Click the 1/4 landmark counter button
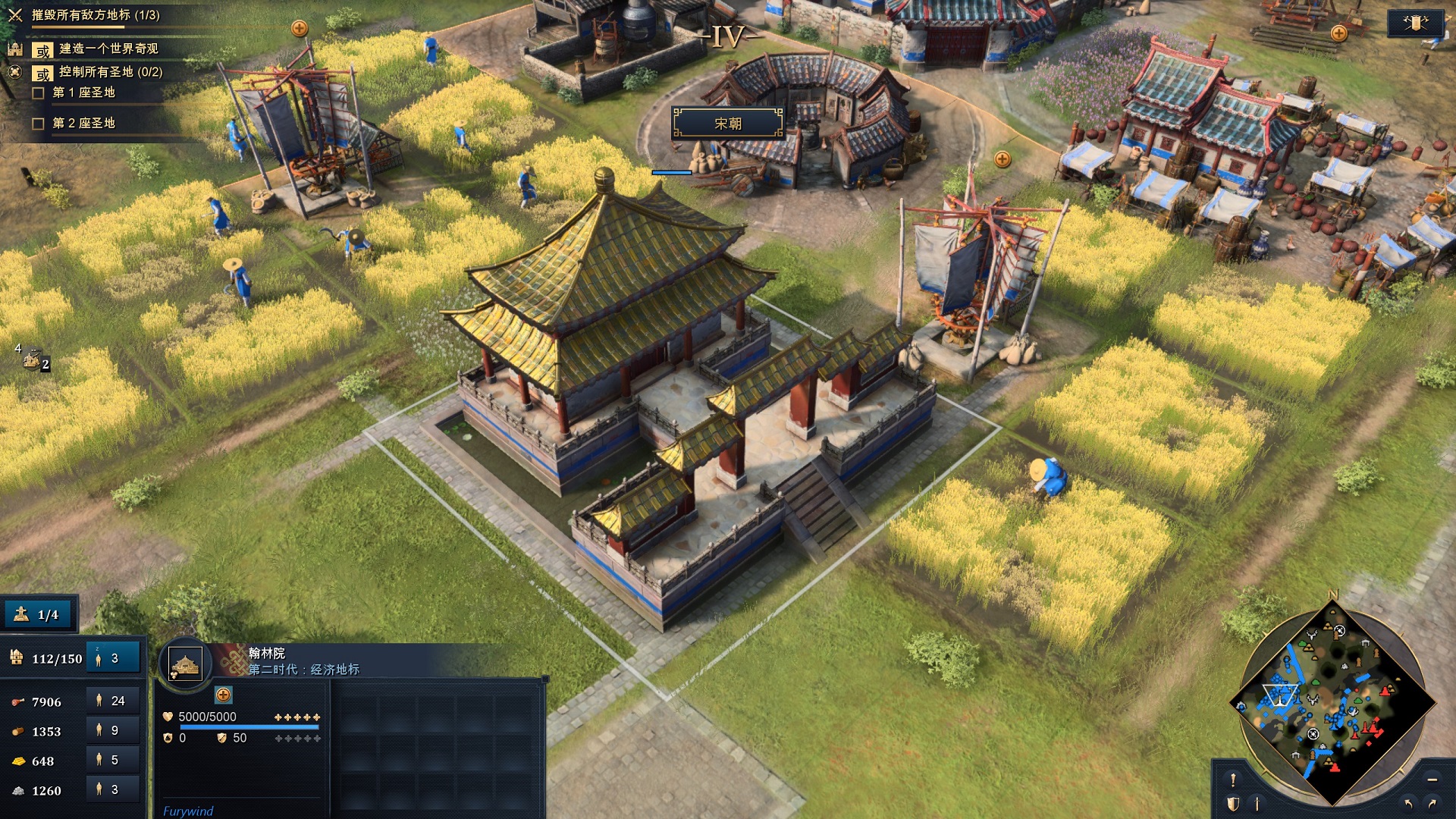The height and width of the screenshot is (819, 1456). (39, 614)
